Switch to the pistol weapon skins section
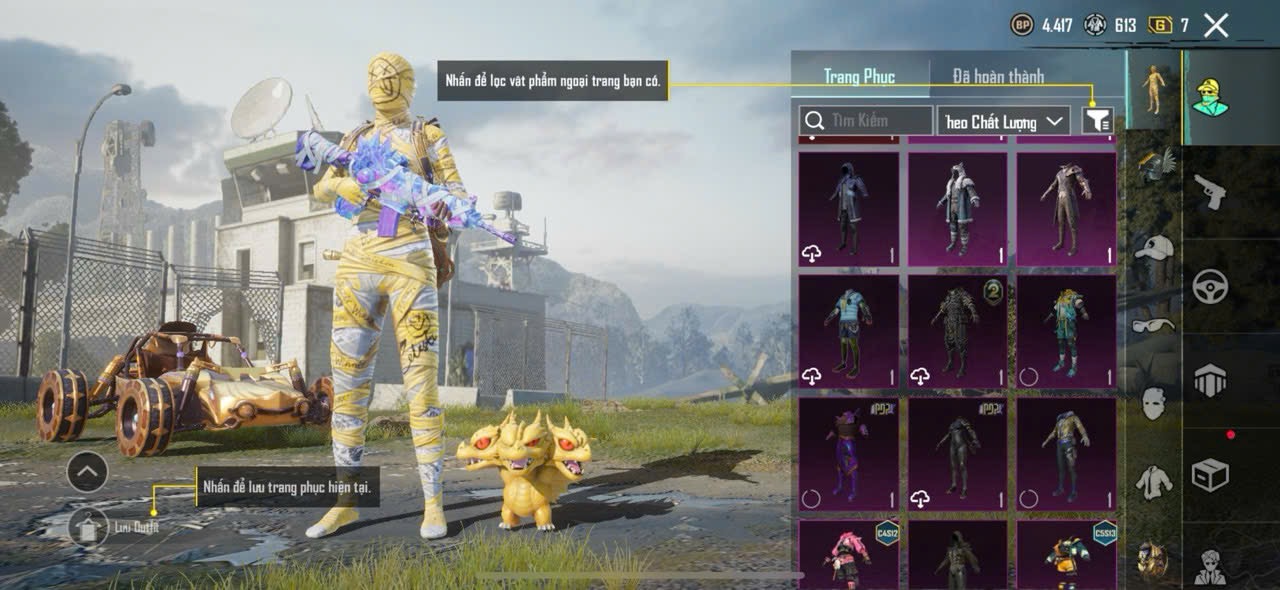The height and width of the screenshot is (590, 1280). tap(1210, 192)
